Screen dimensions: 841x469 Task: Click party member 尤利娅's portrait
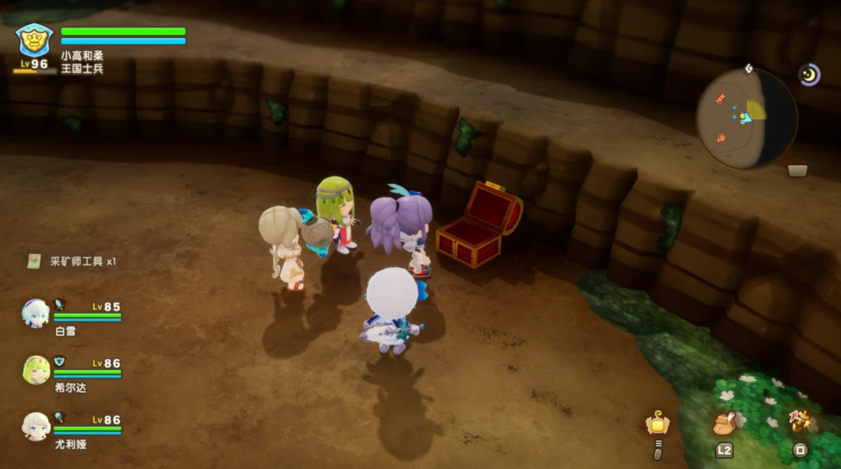click(35, 426)
